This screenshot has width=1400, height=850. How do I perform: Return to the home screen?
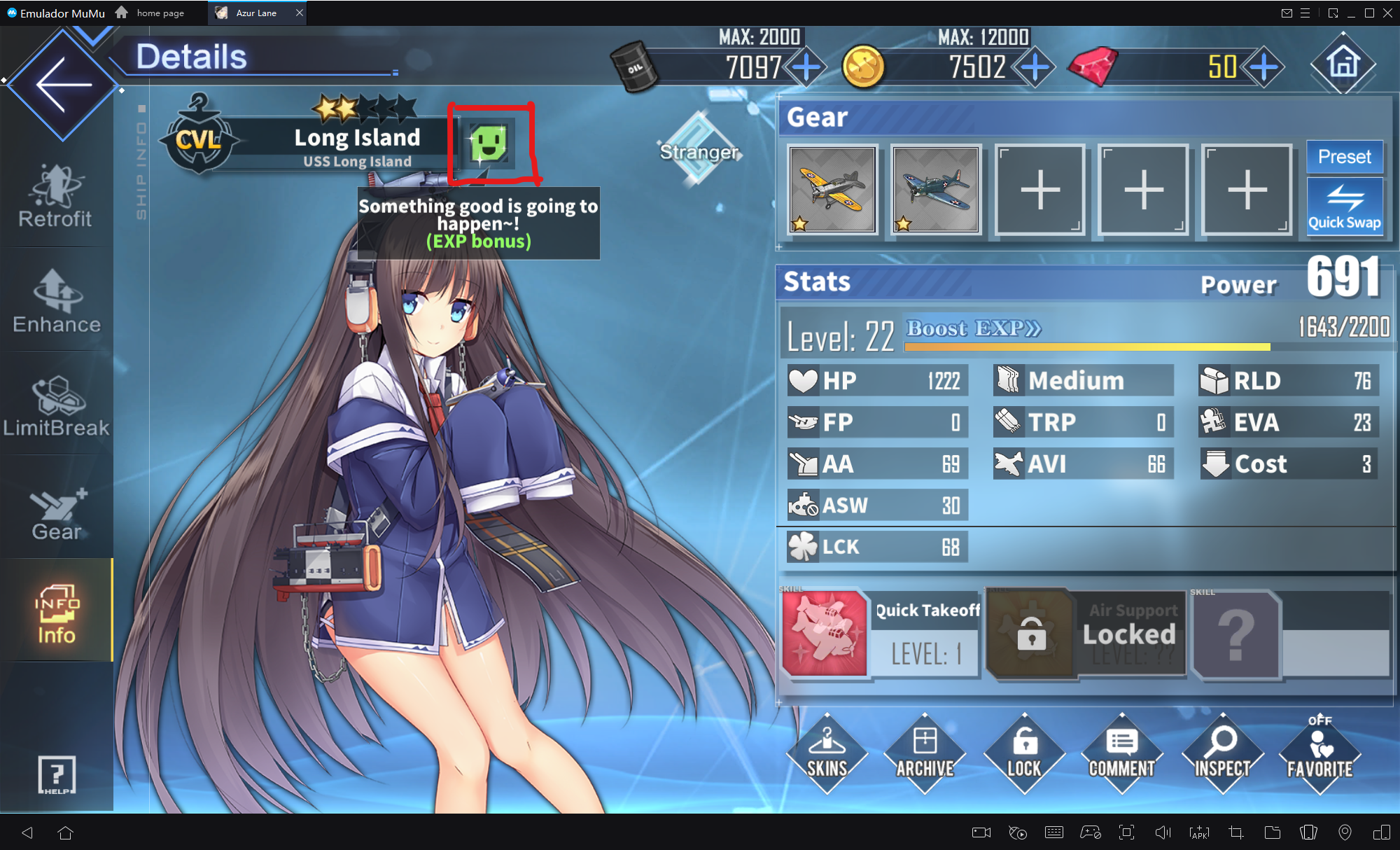[1343, 64]
